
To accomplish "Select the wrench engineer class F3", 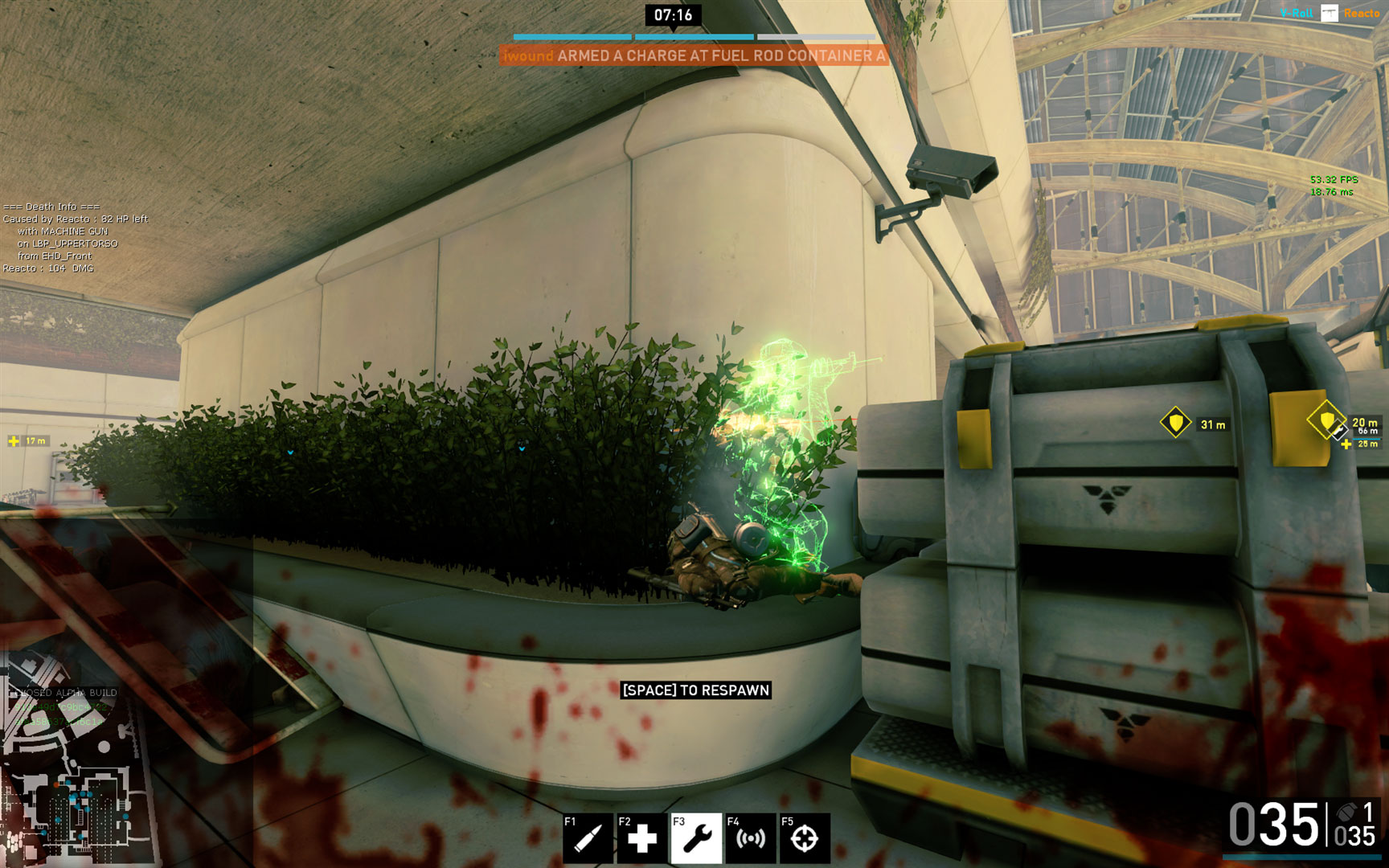I will [x=696, y=838].
